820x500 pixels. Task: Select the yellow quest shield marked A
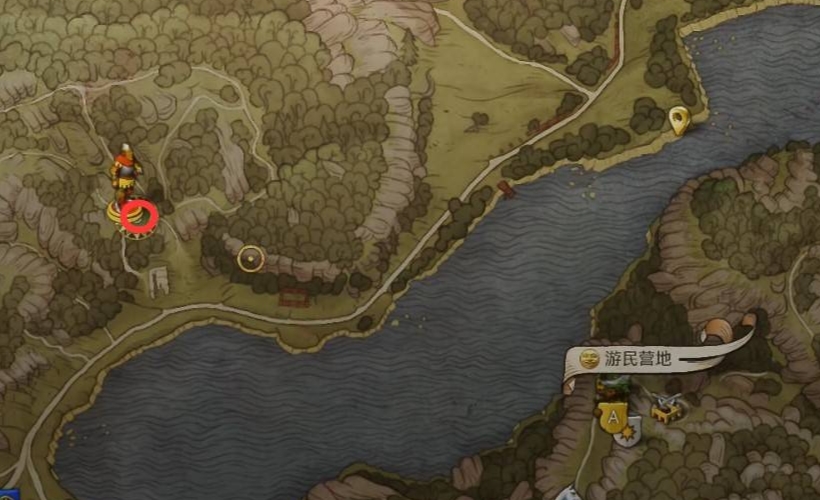click(611, 413)
